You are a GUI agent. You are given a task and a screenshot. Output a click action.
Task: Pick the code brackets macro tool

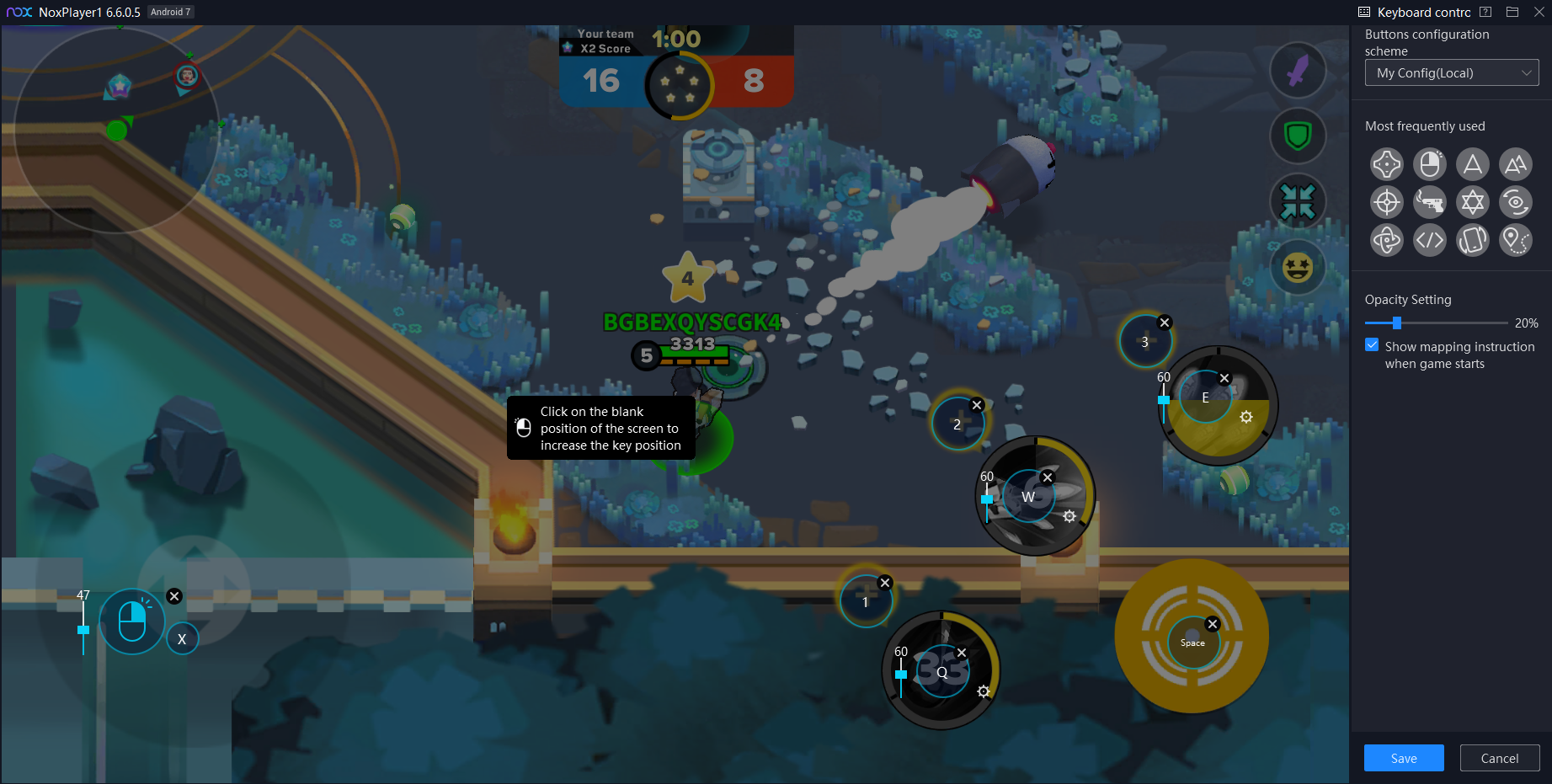pyautogui.click(x=1429, y=241)
